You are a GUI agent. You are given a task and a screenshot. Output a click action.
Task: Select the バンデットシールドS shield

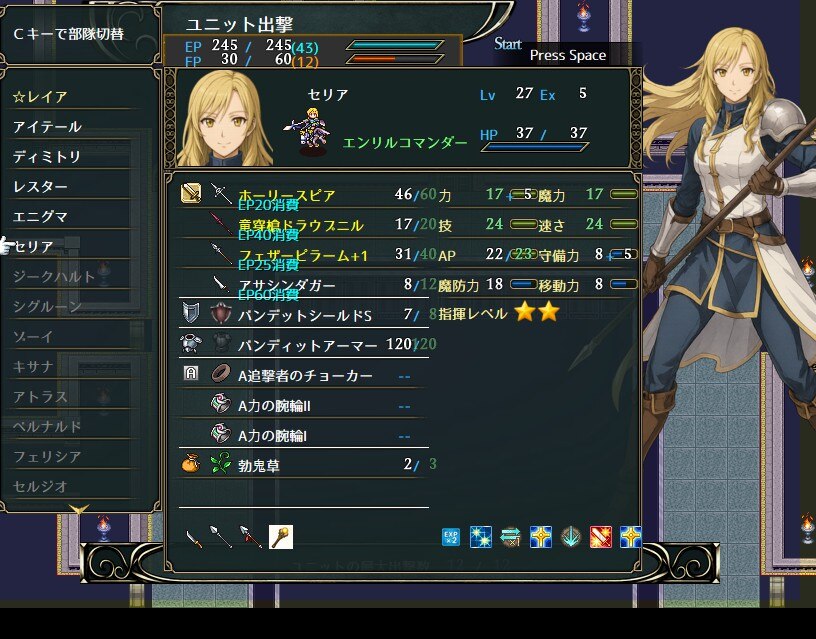point(304,315)
